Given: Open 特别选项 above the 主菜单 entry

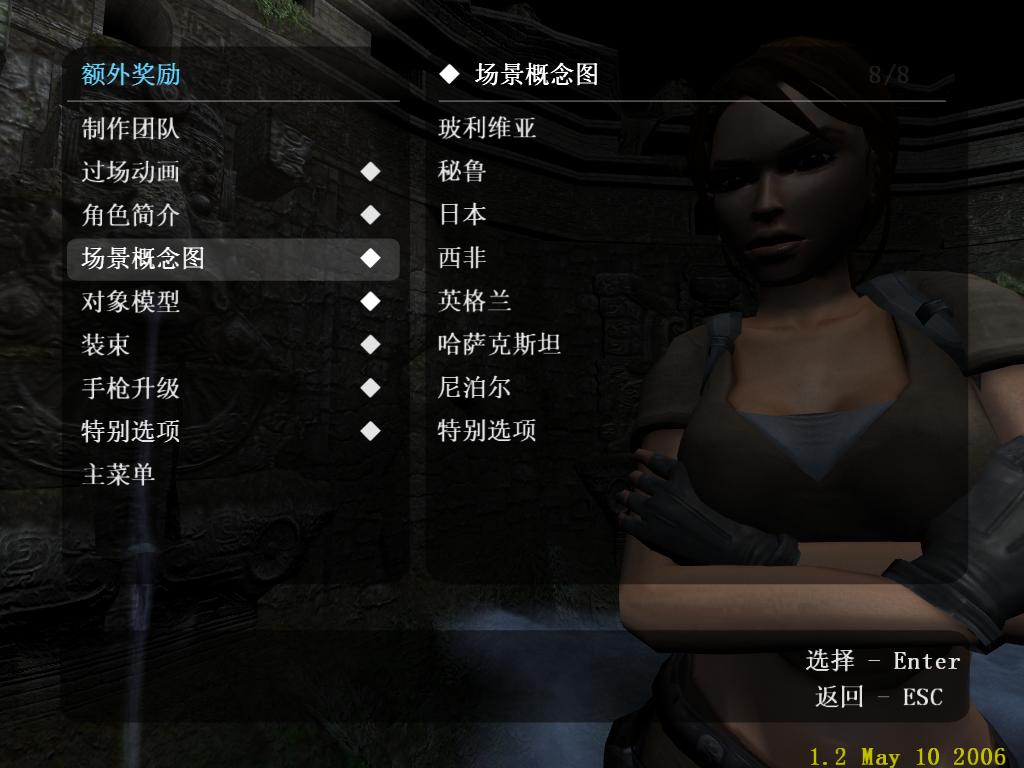Looking at the screenshot, I should [130, 432].
